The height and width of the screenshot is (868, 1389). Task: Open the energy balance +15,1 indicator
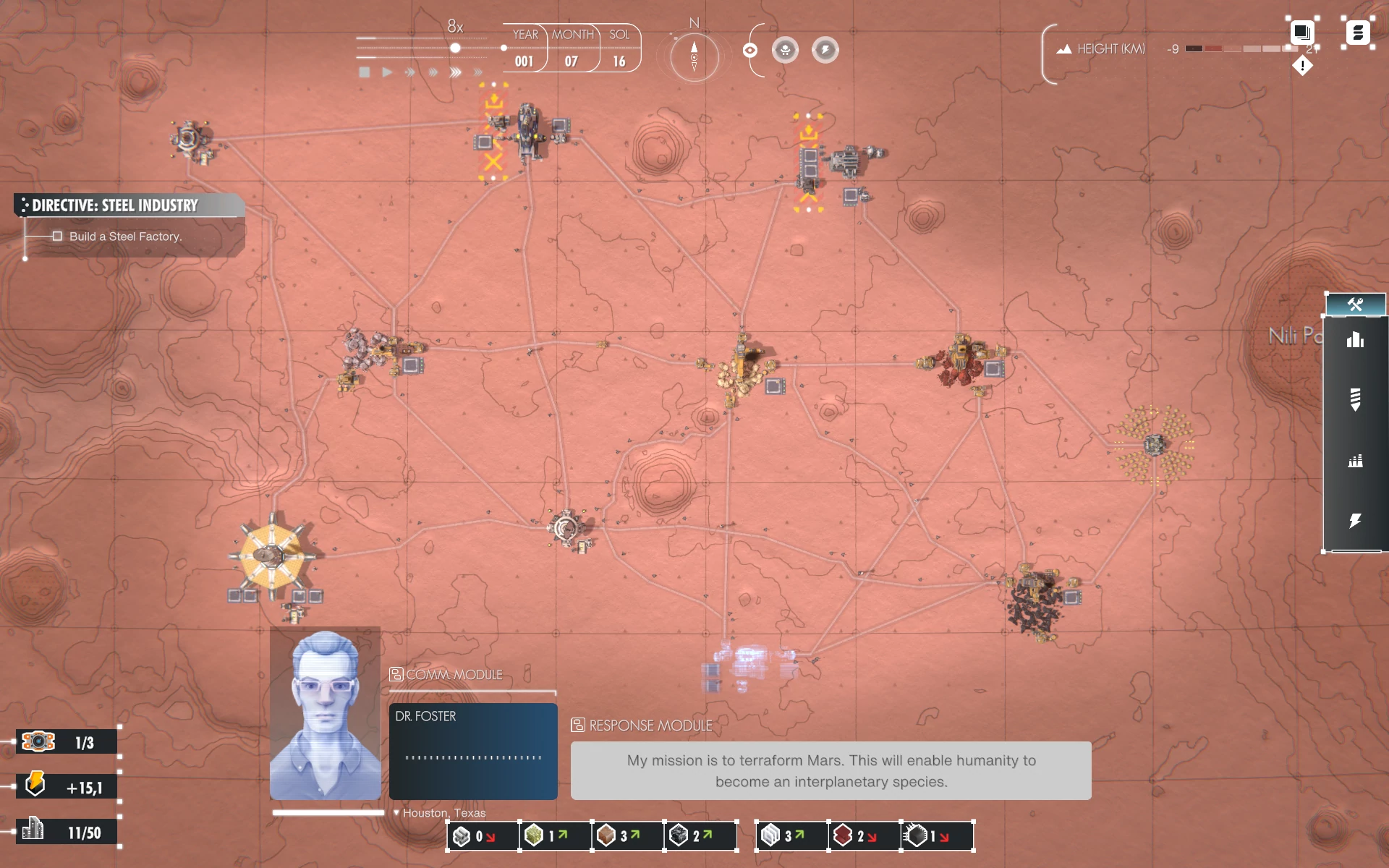pos(67,787)
